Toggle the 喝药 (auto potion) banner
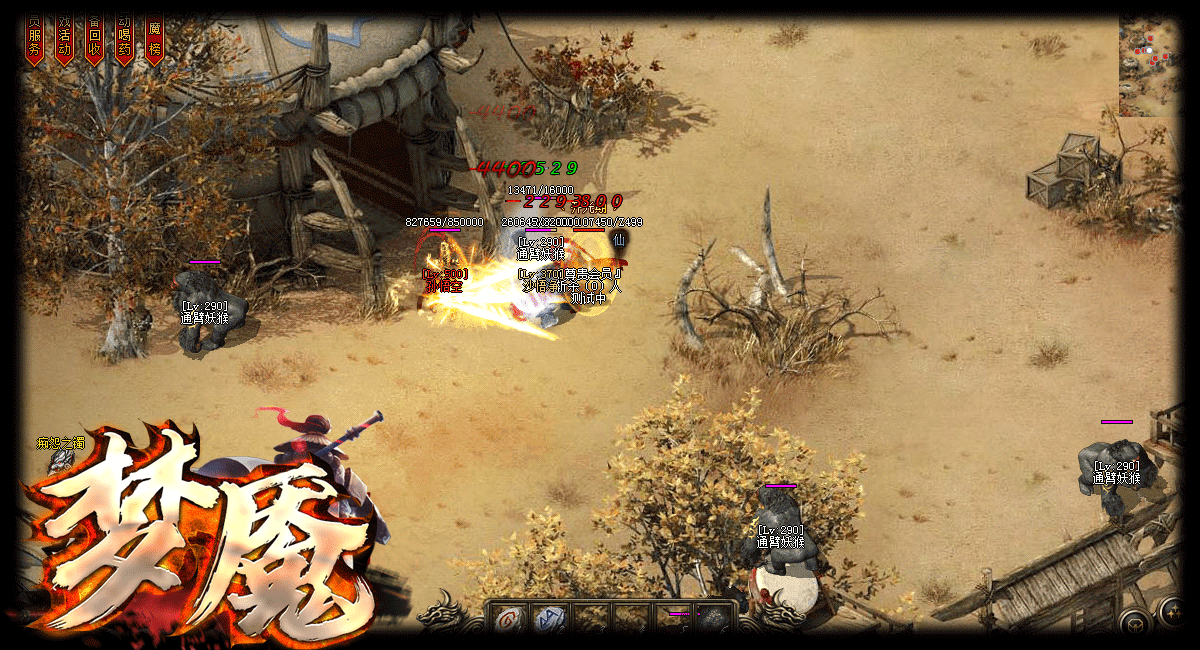This screenshot has height=650, width=1200. tap(125, 40)
